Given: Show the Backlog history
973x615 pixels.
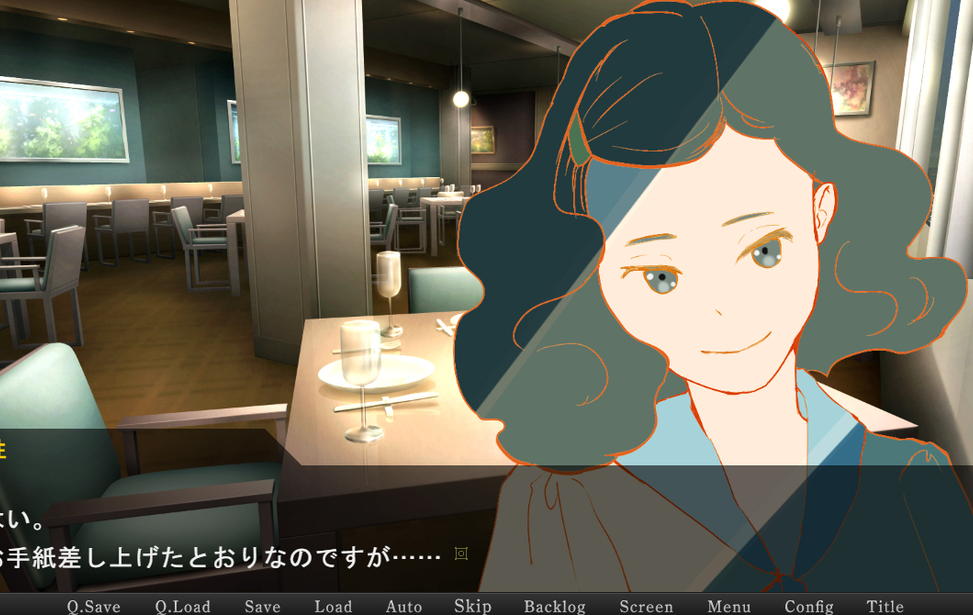Looking at the screenshot, I should click(x=555, y=606).
